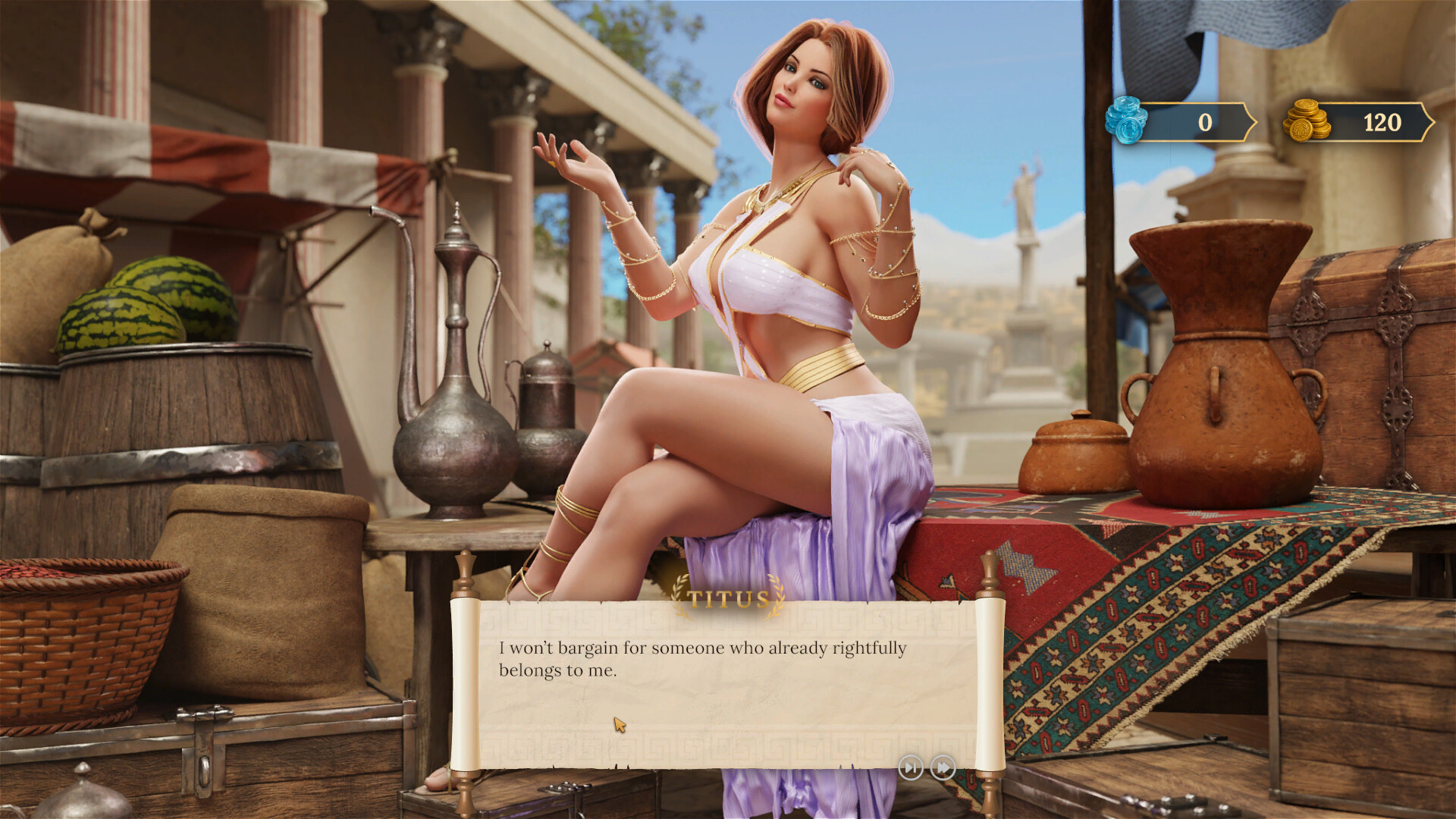Click the gem counter showing zero
1456x819 pixels.
click(x=1206, y=120)
